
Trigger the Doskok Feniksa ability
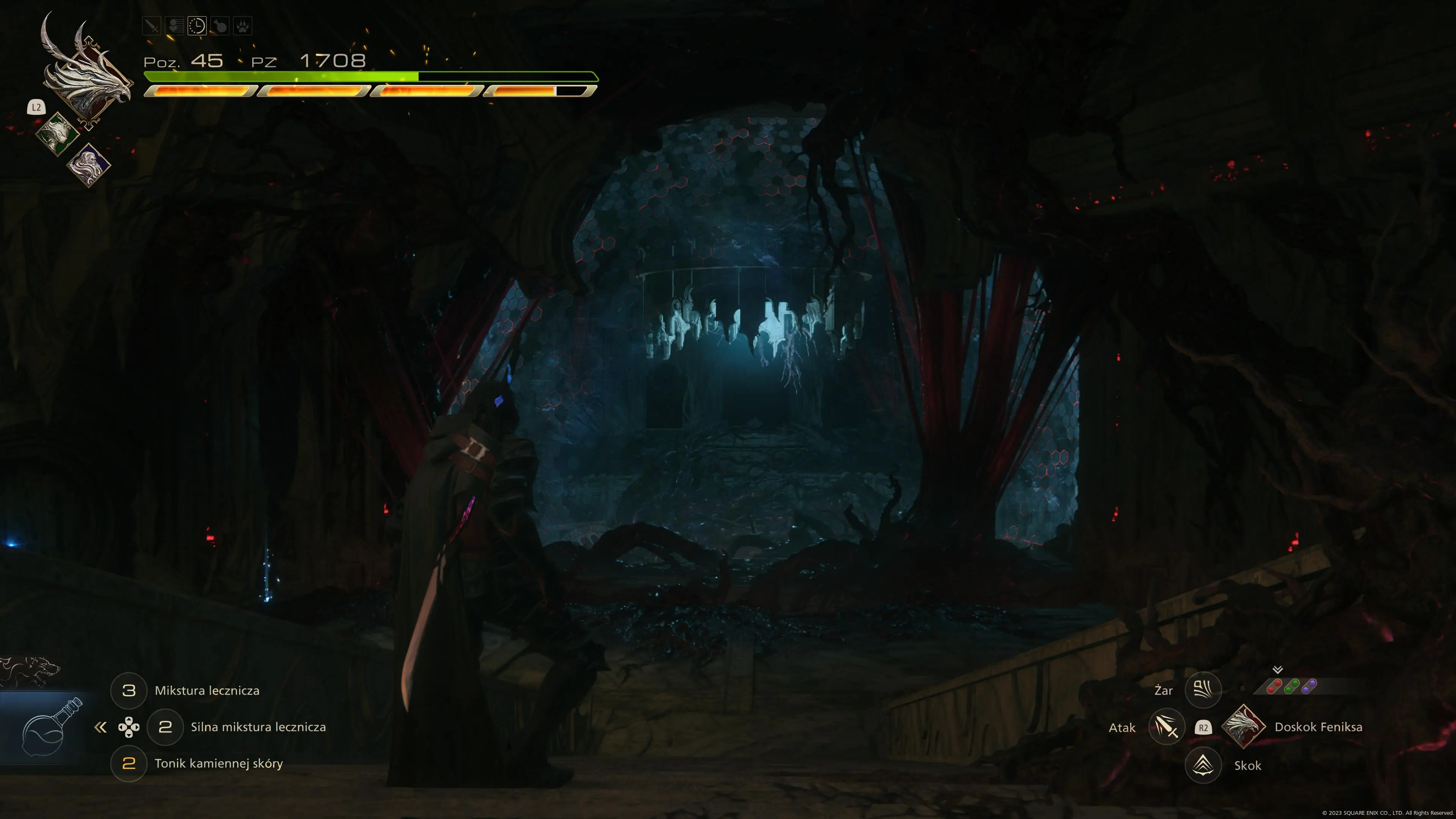(1243, 727)
